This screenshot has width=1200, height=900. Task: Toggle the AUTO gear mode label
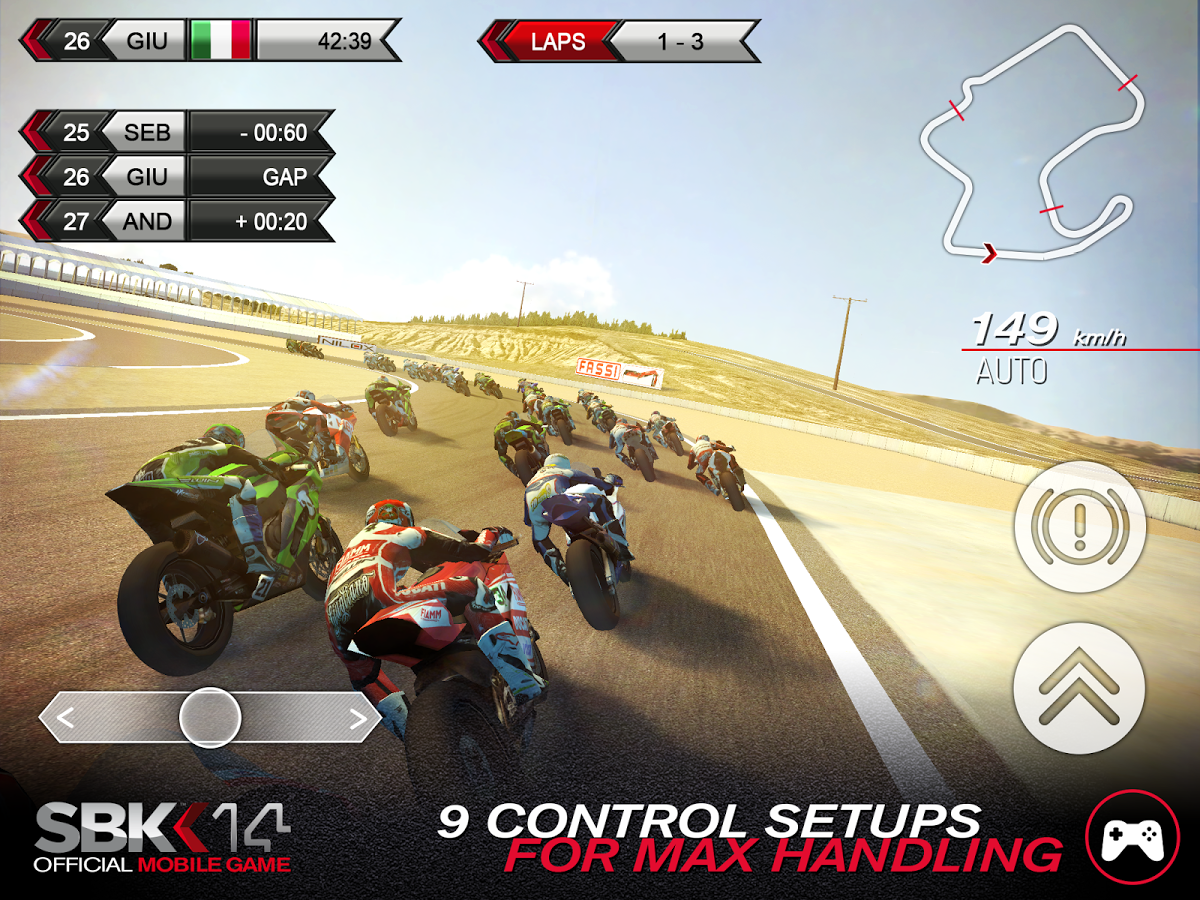pos(1011,373)
